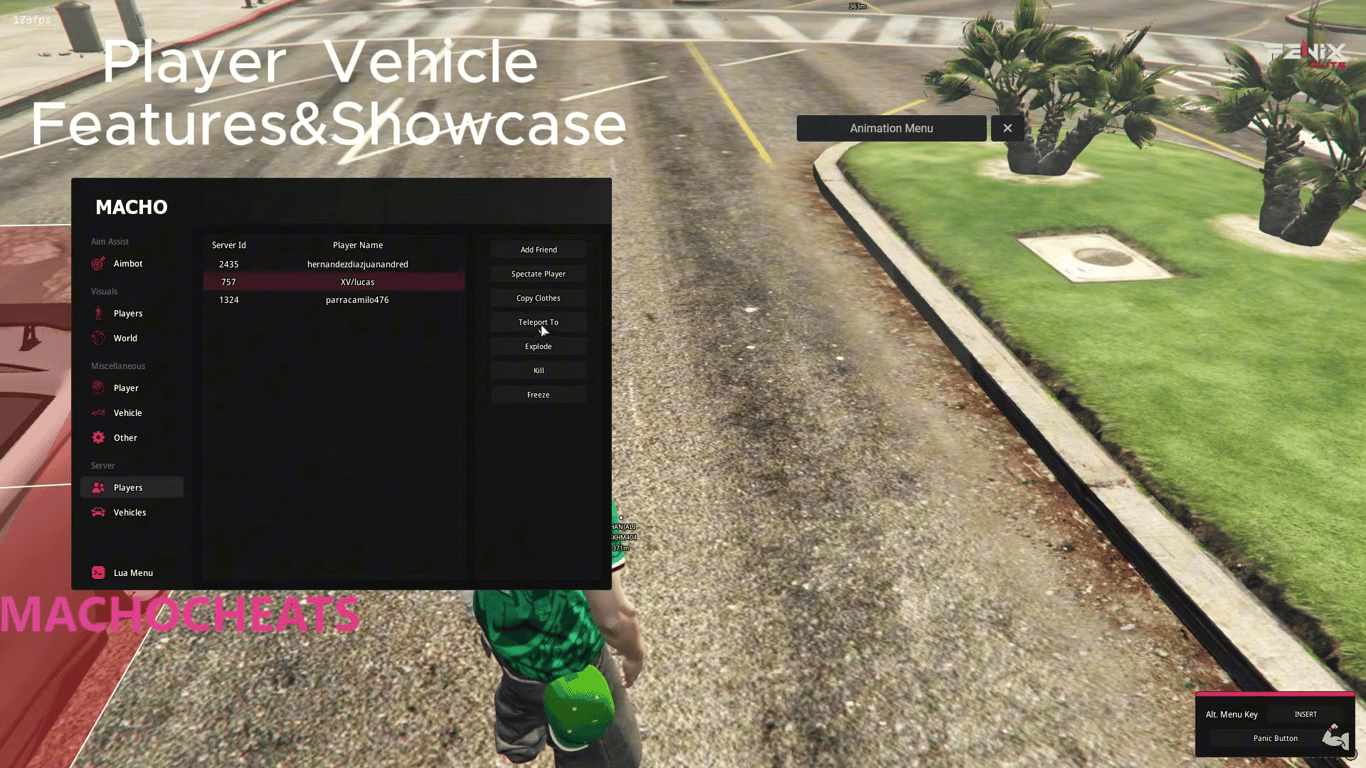Explode the selected player
The image size is (1366, 768).
538,346
